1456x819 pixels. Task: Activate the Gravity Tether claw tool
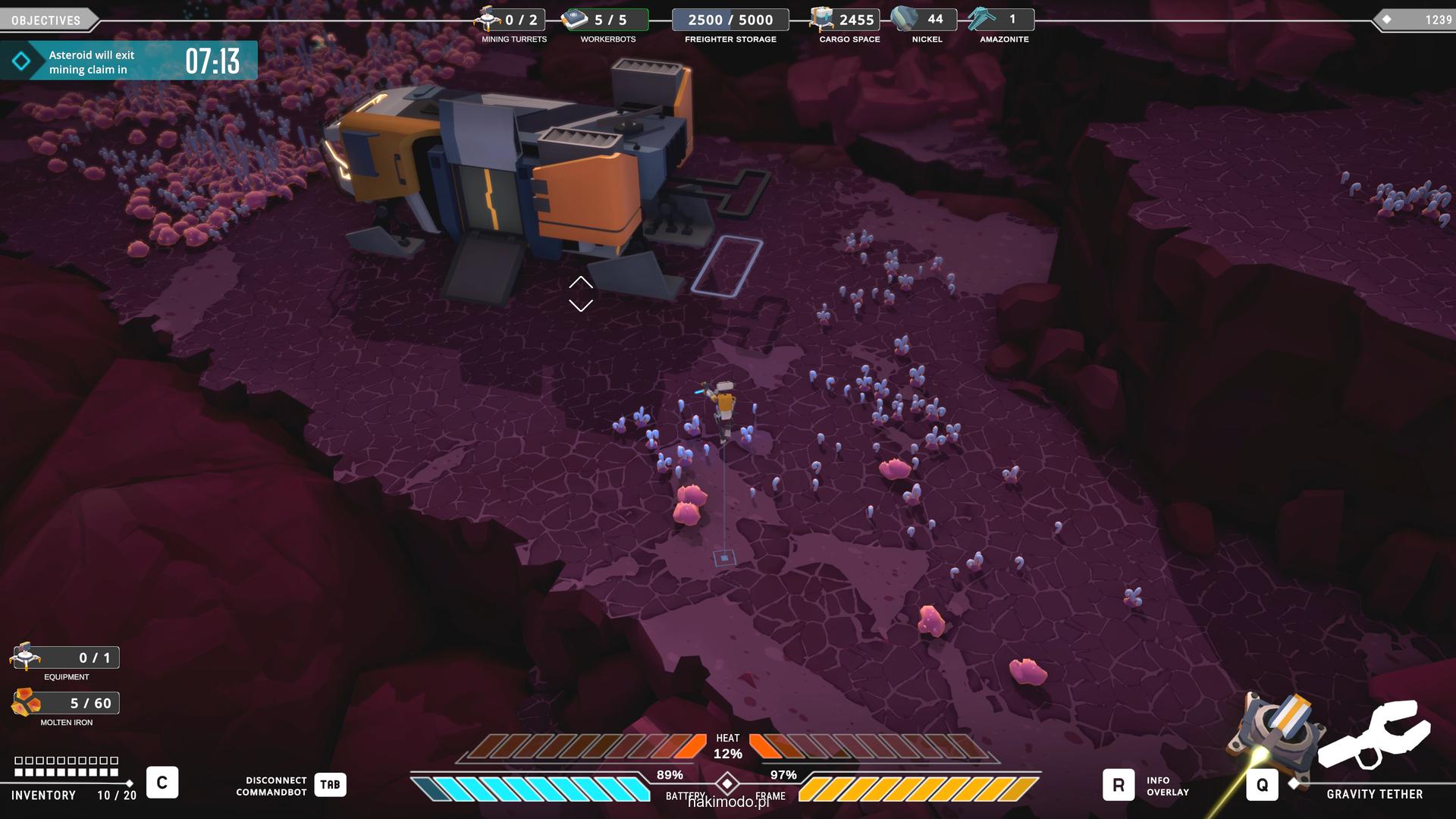(x=1373, y=734)
